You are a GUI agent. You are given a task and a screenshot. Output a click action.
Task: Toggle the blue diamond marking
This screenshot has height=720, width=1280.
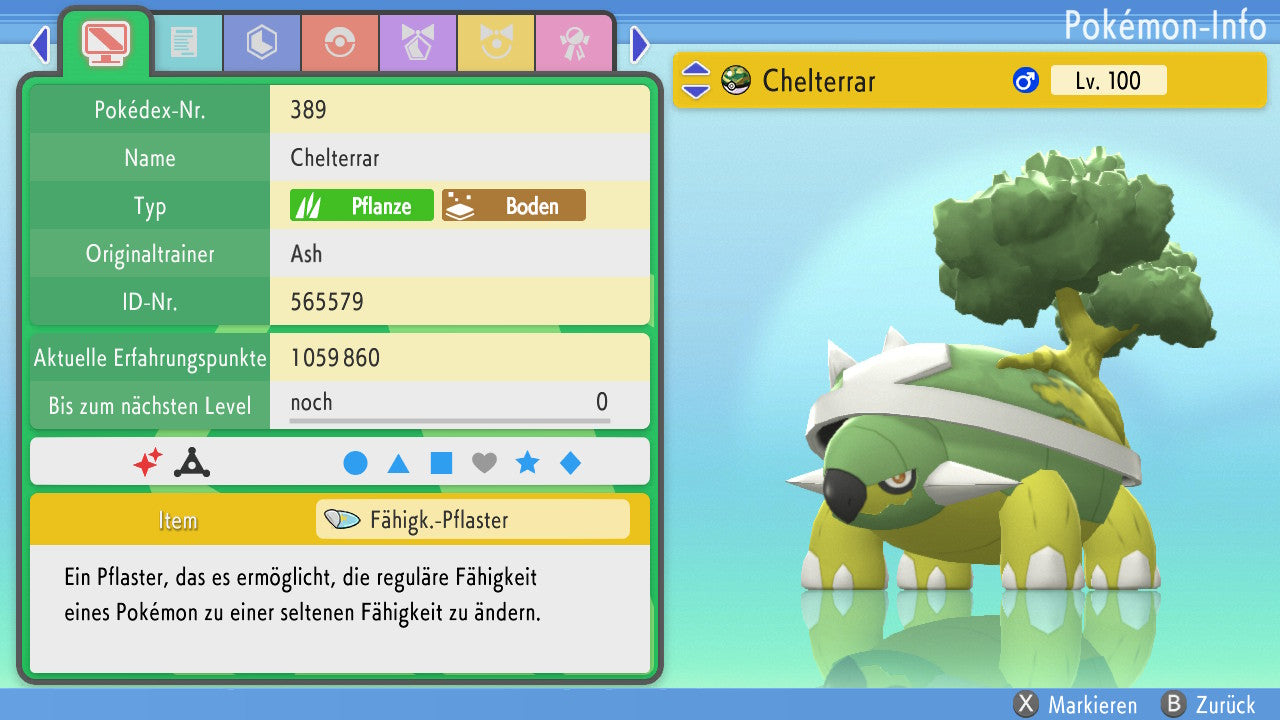pyautogui.click(x=570, y=463)
